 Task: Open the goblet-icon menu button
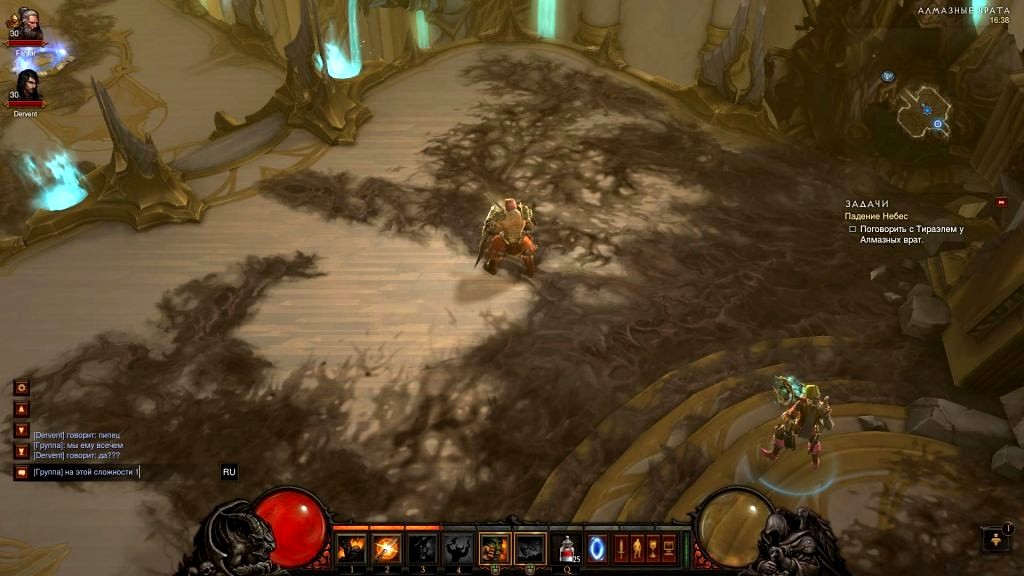coord(651,548)
